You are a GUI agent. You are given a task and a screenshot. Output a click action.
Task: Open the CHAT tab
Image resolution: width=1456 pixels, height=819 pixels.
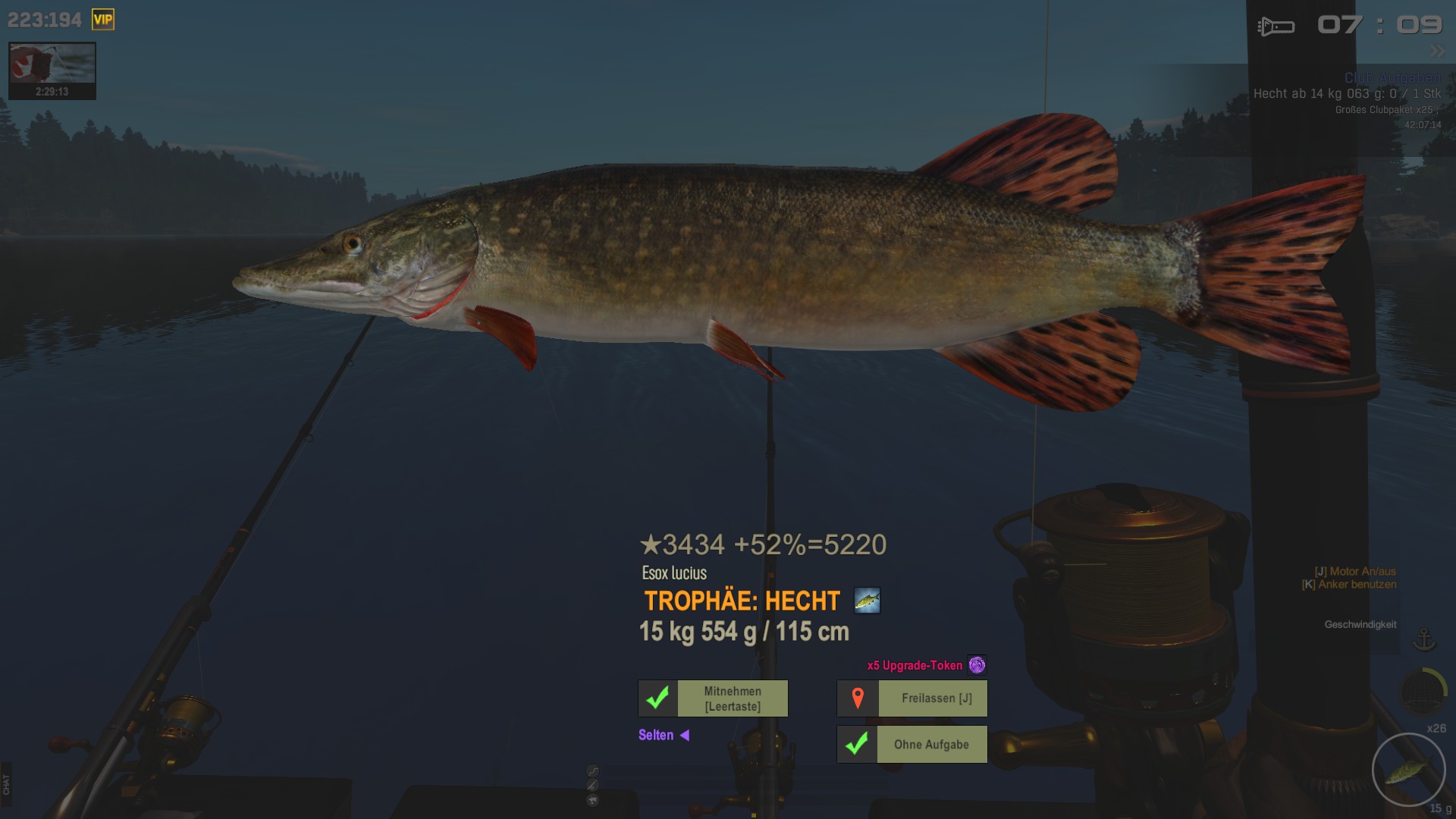(6, 784)
